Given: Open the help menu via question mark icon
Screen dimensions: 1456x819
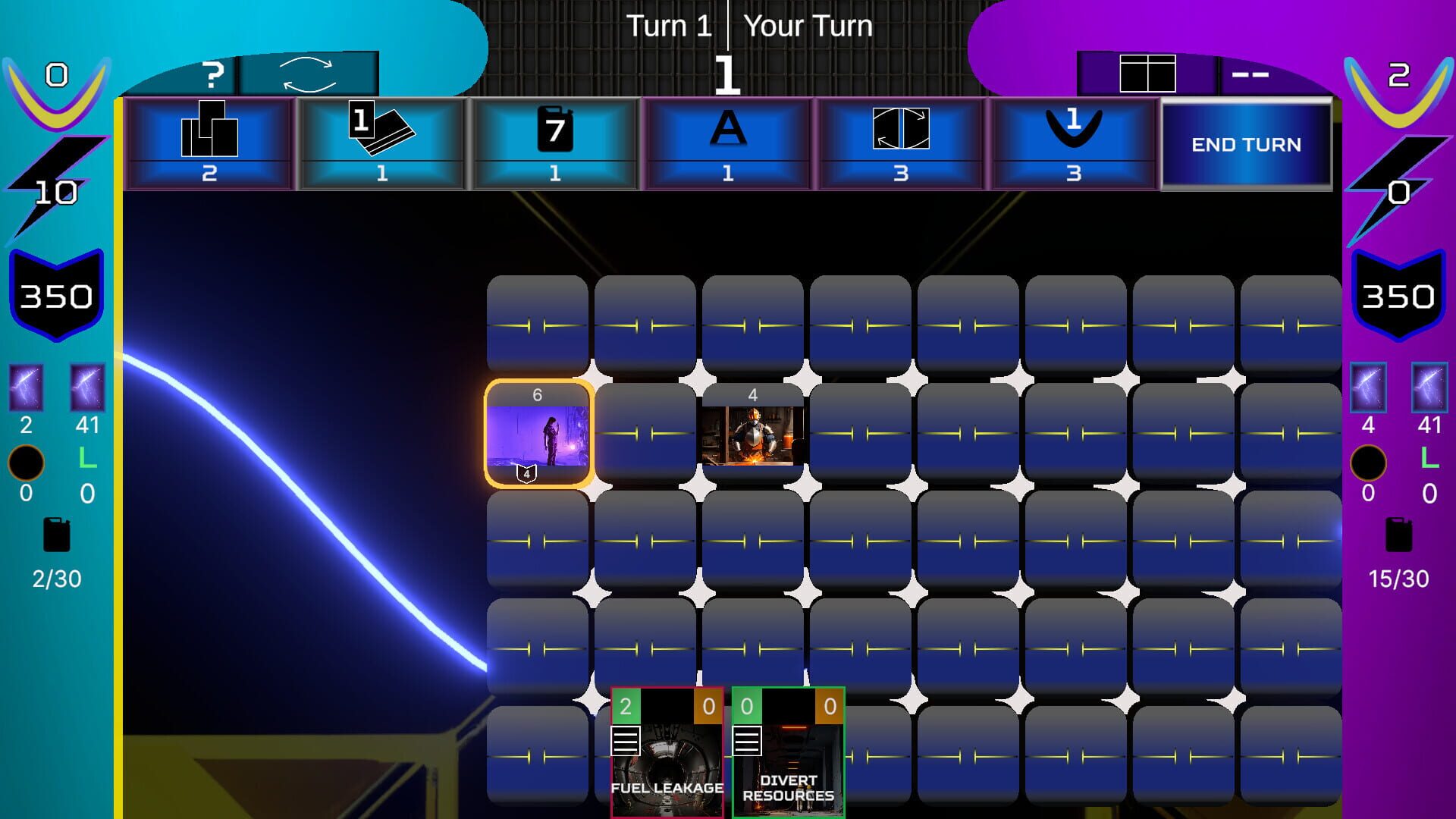Looking at the screenshot, I should pos(215,72).
